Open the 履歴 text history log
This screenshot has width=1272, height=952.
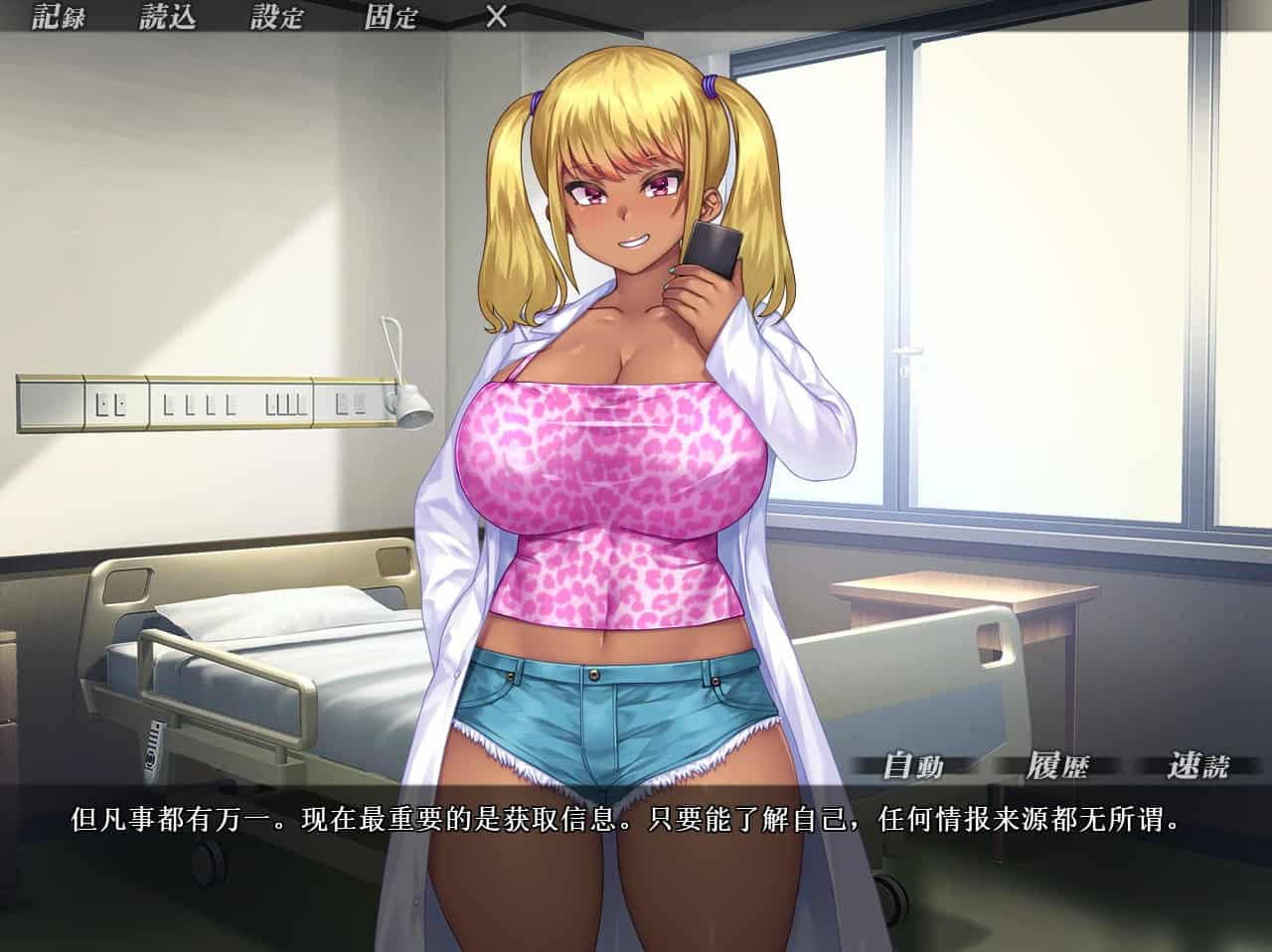click(x=1056, y=765)
